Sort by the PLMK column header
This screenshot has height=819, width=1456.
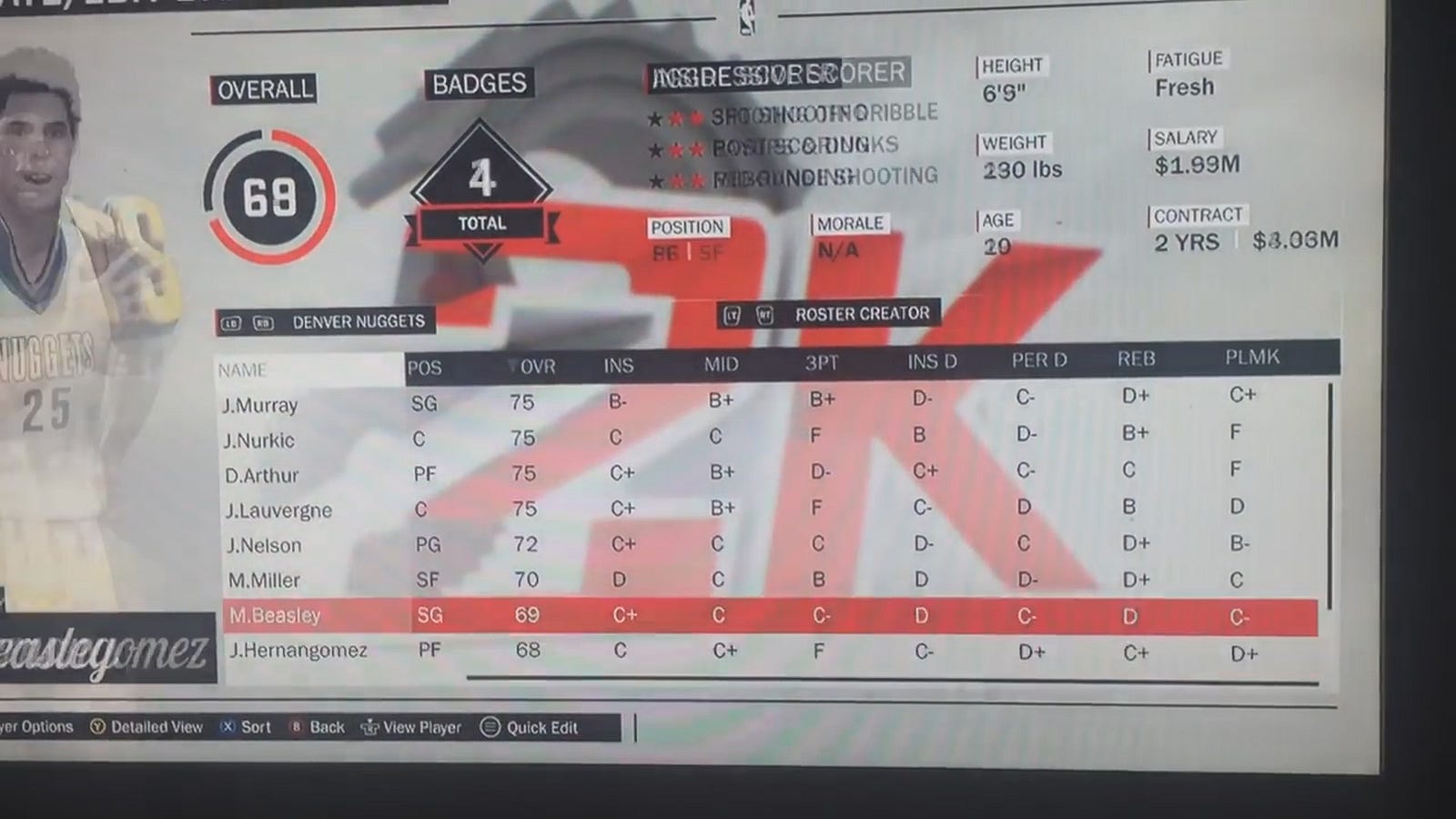point(1252,358)
